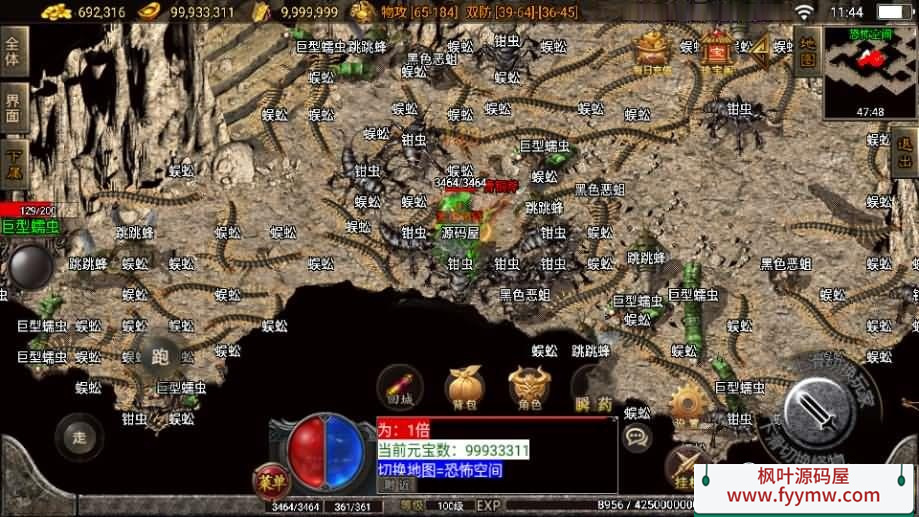Open the 菜单 menu button
The image size is (919, 517).
coord(268,479)
